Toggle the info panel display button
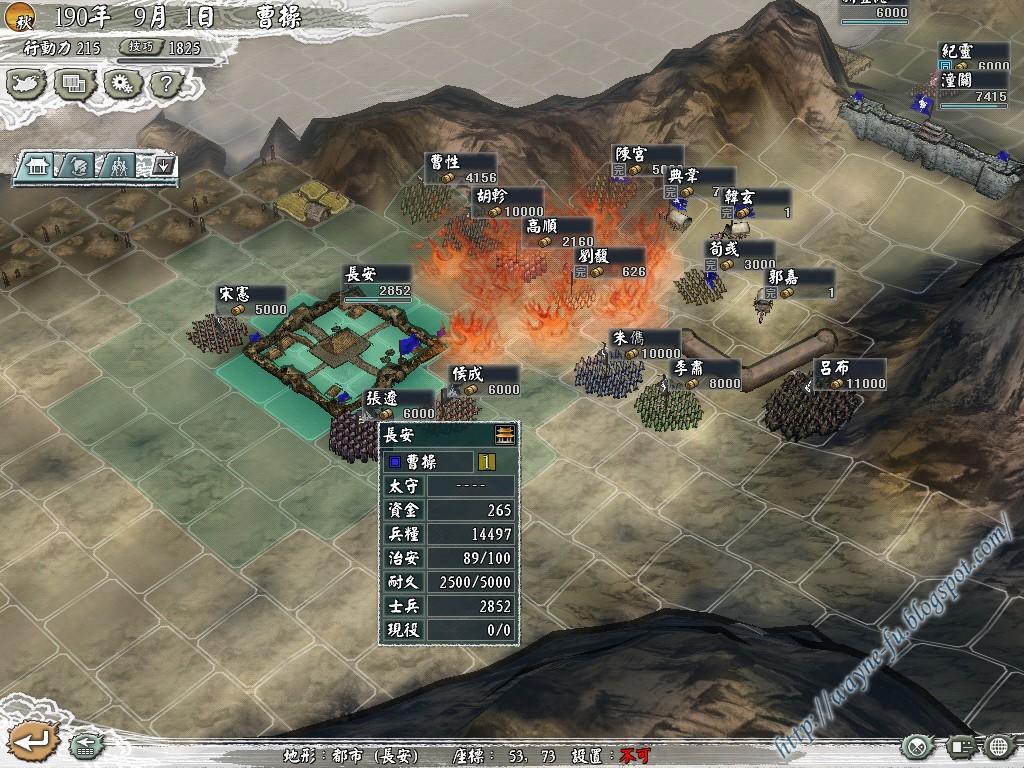Image resolution: width=1024 pixels, height=768 pixels. (x=961, y=746)
